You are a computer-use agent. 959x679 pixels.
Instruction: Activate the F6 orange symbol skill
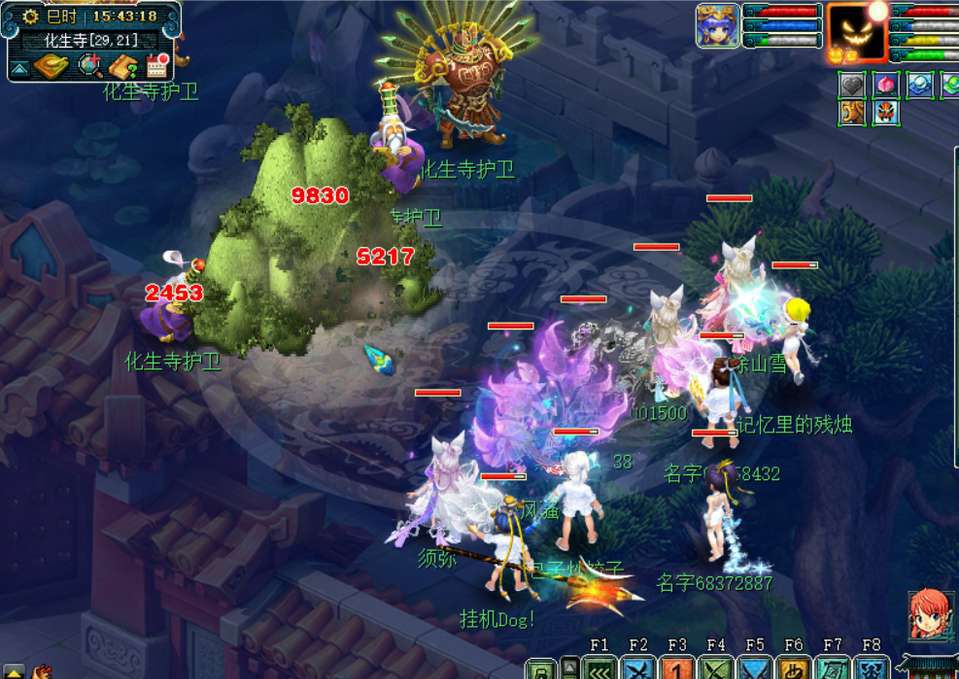[794, 667]
